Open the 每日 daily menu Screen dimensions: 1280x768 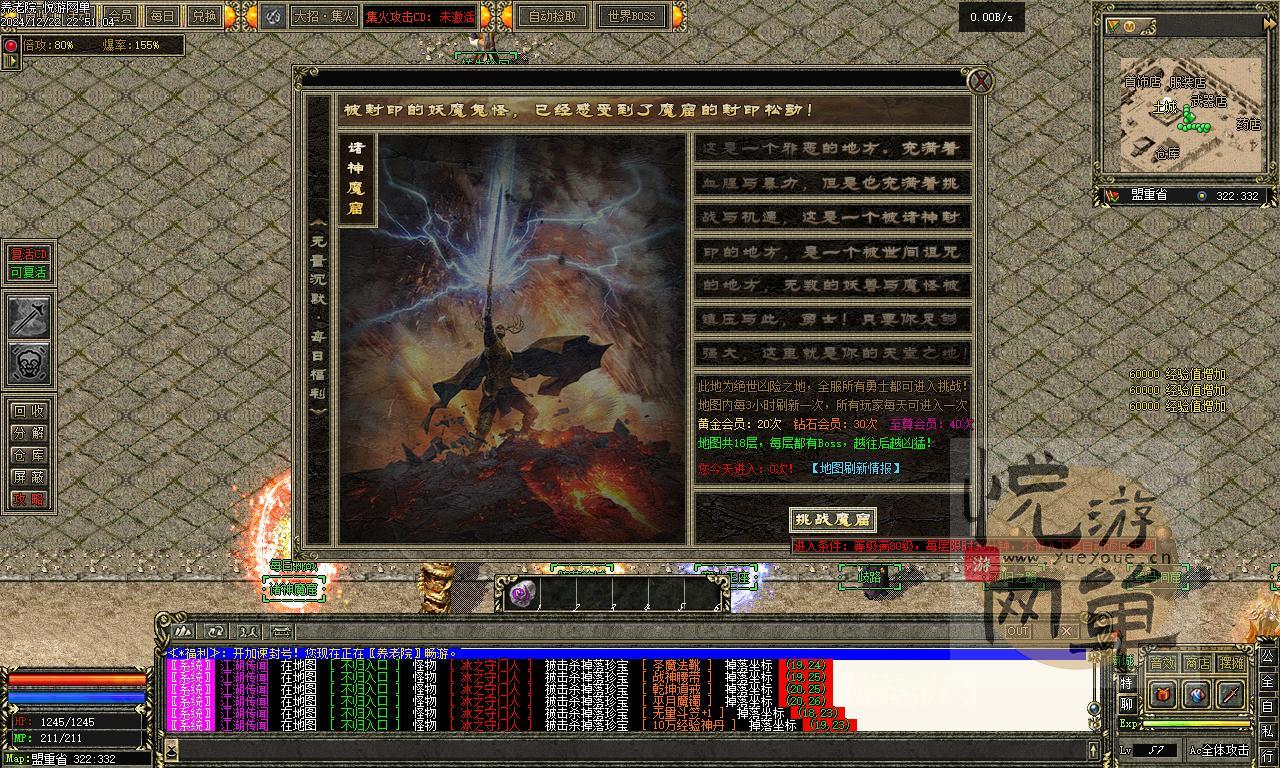click(x=161, y=16)
